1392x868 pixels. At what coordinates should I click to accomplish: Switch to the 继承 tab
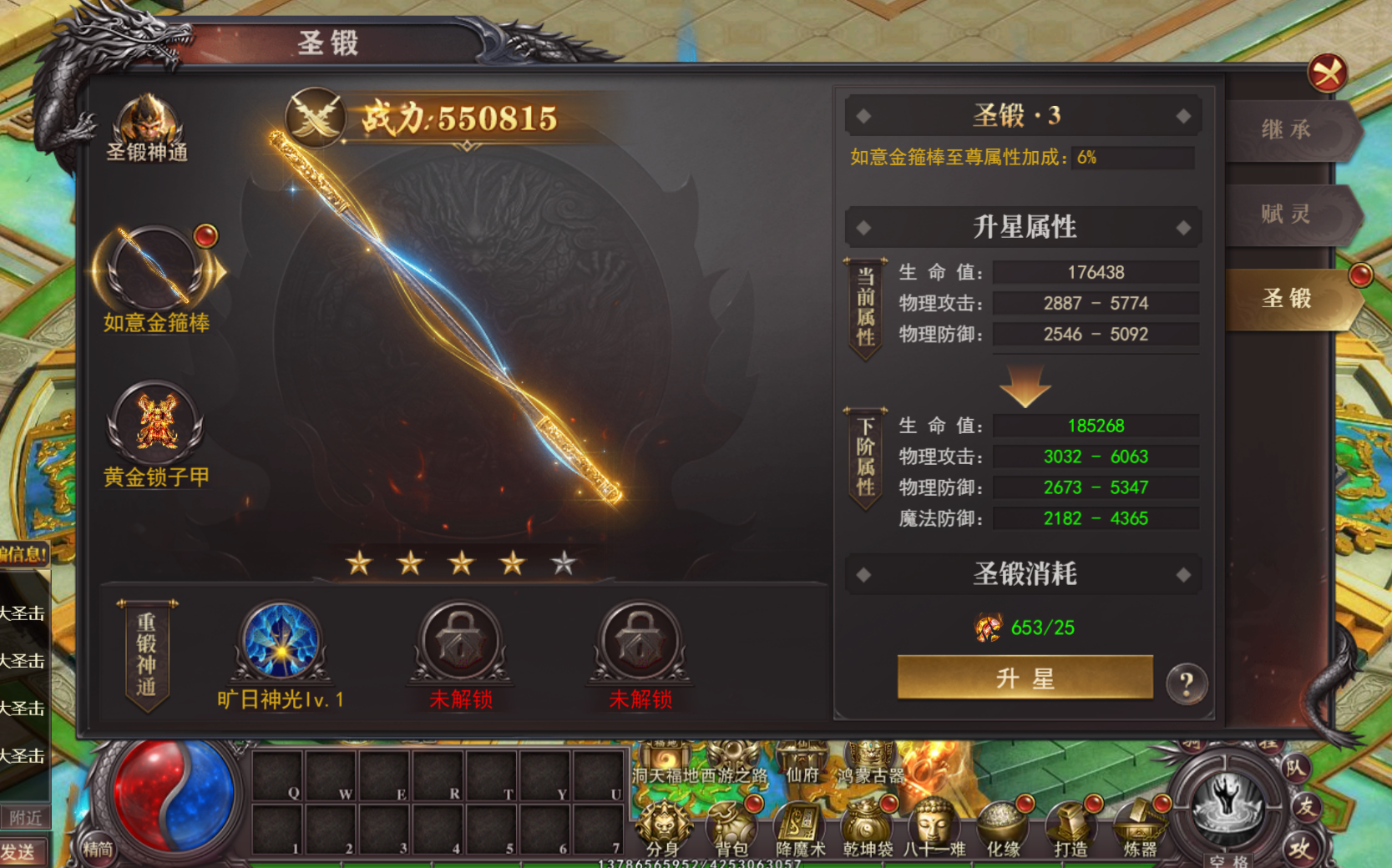(x=1287, y=130)
